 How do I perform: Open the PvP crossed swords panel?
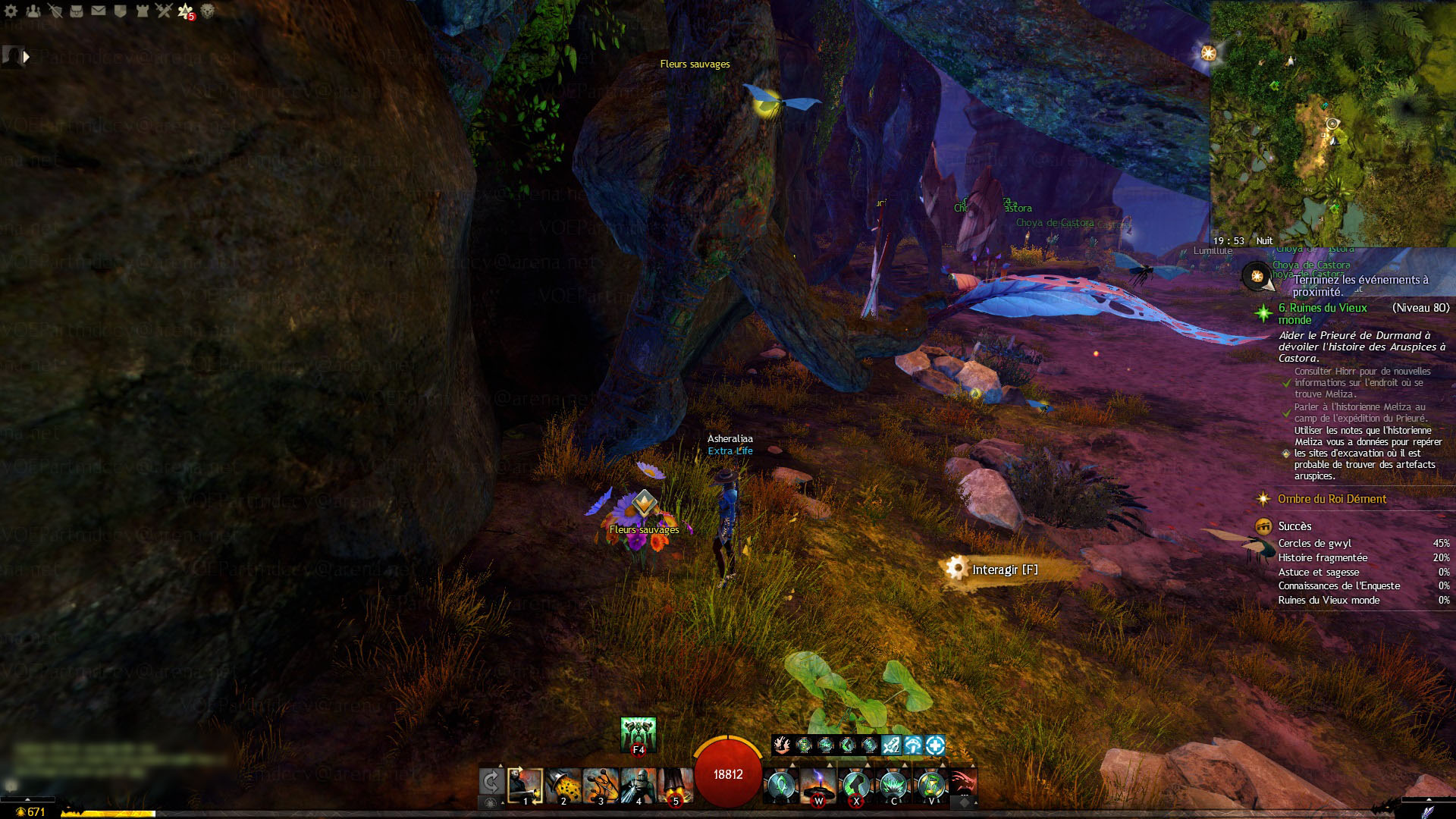[x=164, y=11]
